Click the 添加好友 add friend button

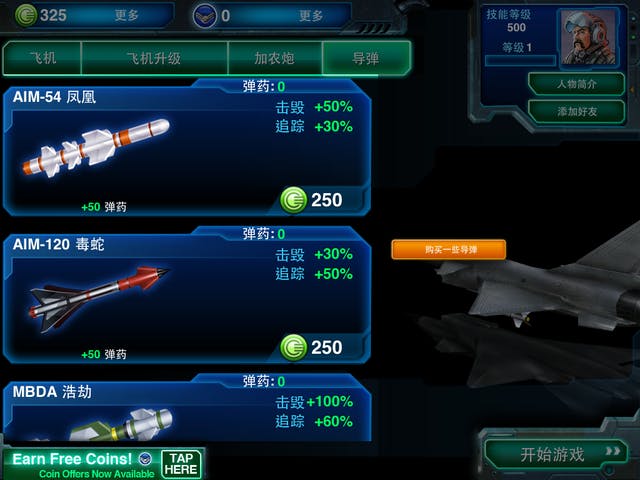coord(576,111)
